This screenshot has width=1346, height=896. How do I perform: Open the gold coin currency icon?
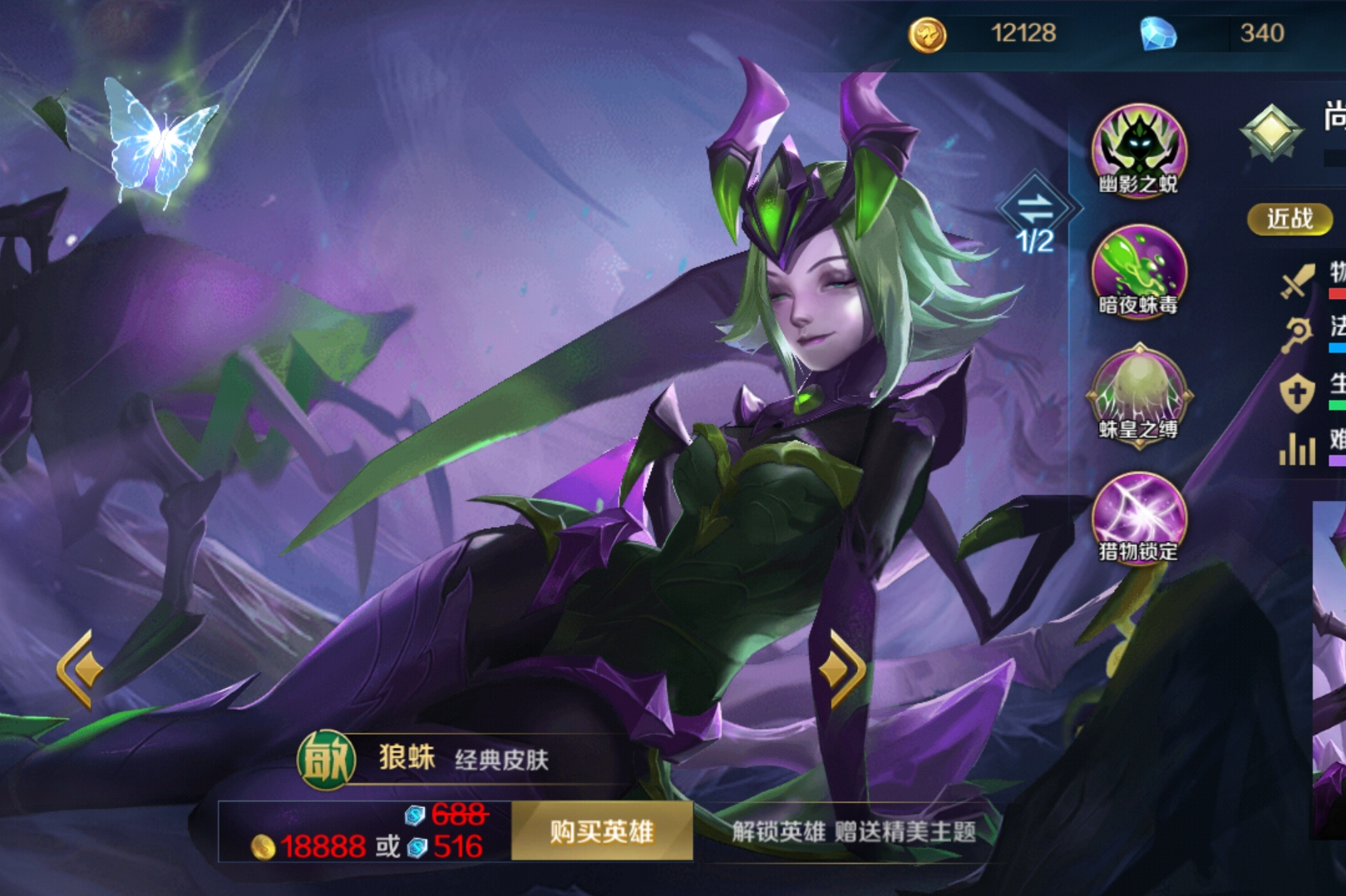pos(927,34)
